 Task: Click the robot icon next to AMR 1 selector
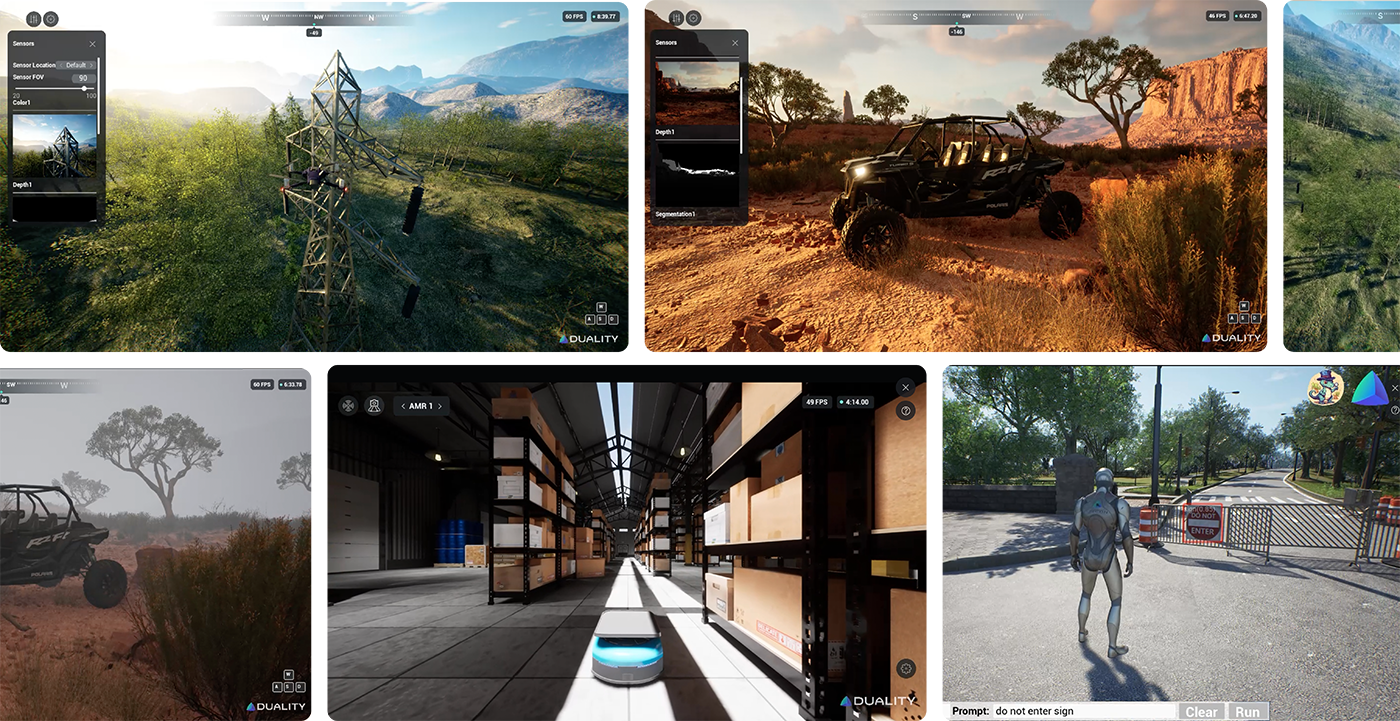374,405
